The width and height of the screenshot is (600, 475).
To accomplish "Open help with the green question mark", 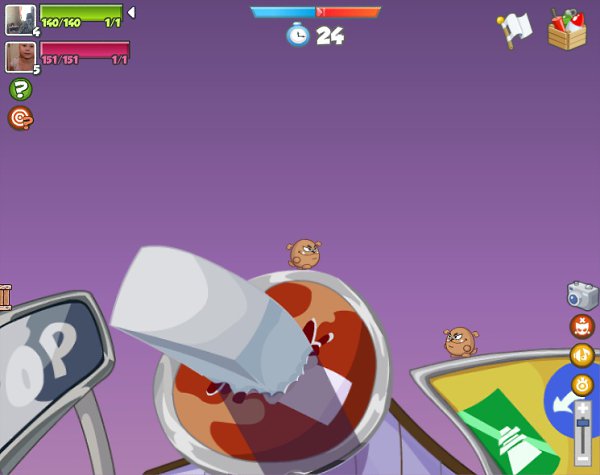I will pyautogui.click(x=20, y=89).
